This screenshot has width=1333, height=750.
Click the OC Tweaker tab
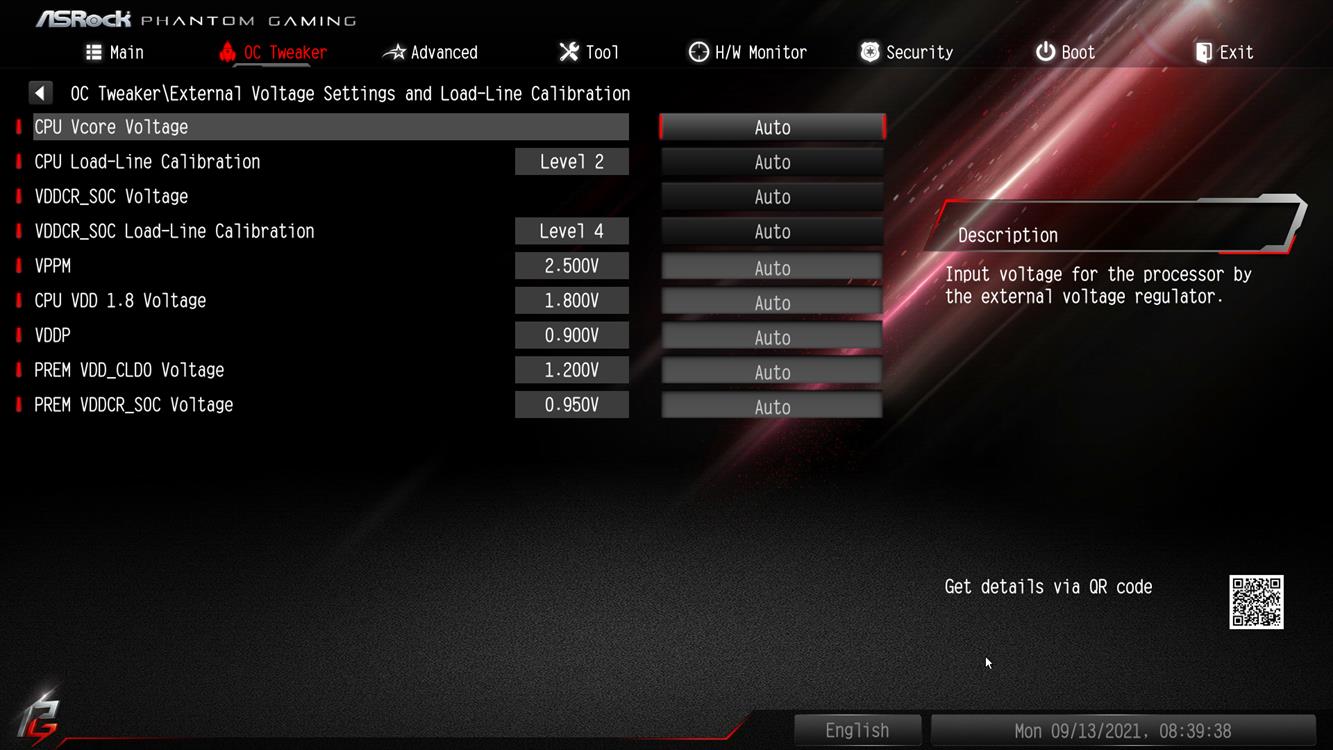point(273,52)
